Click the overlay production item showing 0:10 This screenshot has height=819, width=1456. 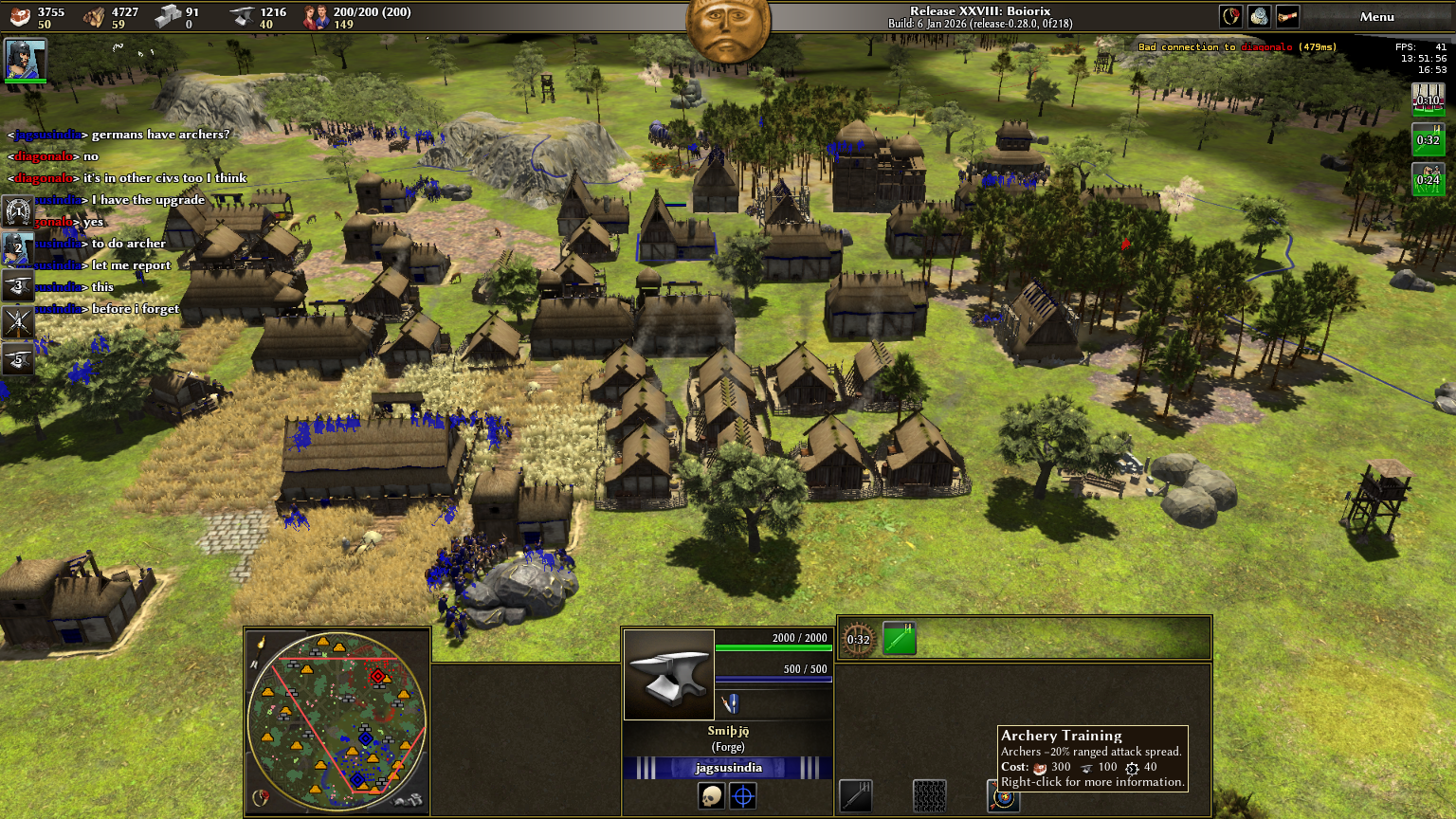(1428, 99)
